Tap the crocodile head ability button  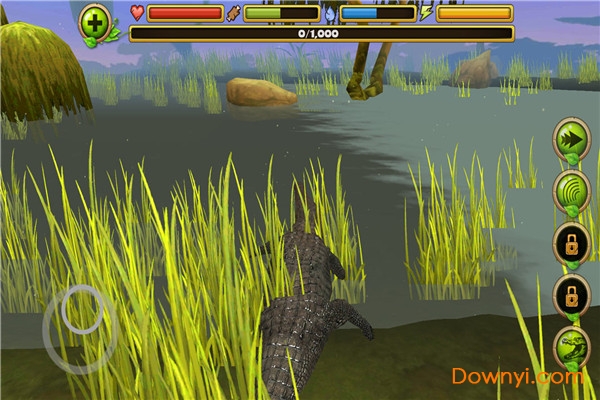571,348
